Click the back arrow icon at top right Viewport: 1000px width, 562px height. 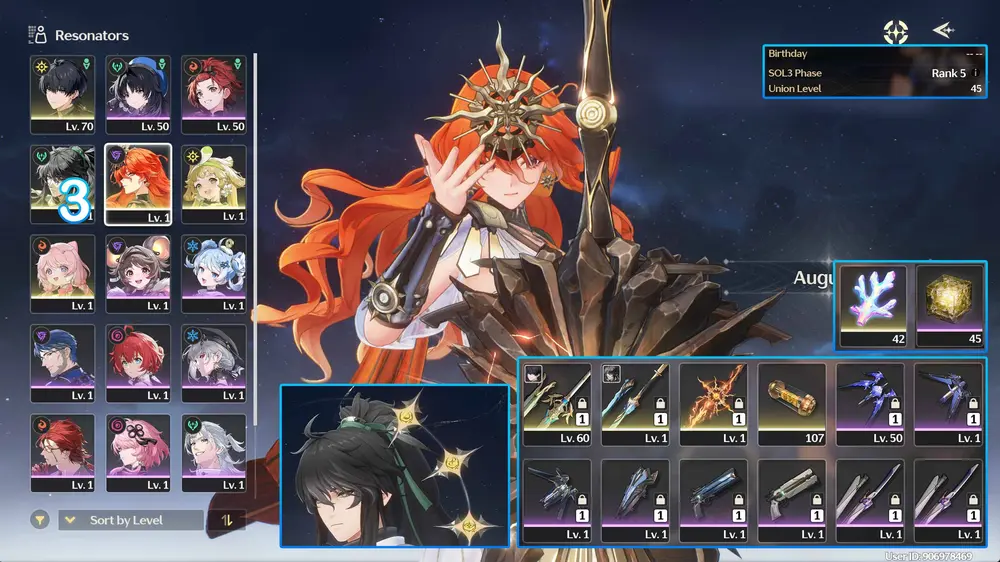tap(942, 30)
